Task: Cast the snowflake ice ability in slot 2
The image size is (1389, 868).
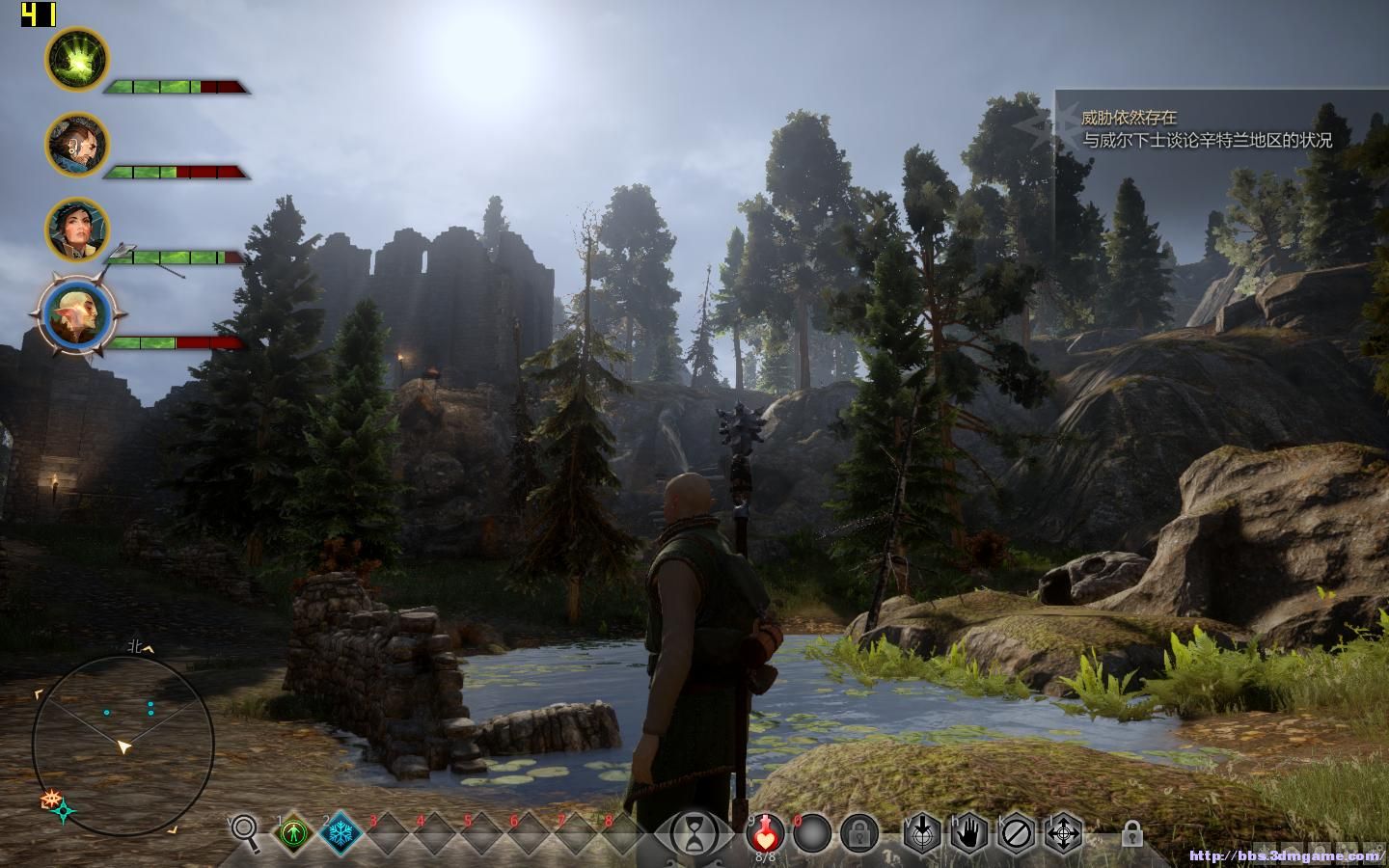Action: (340, 832)
